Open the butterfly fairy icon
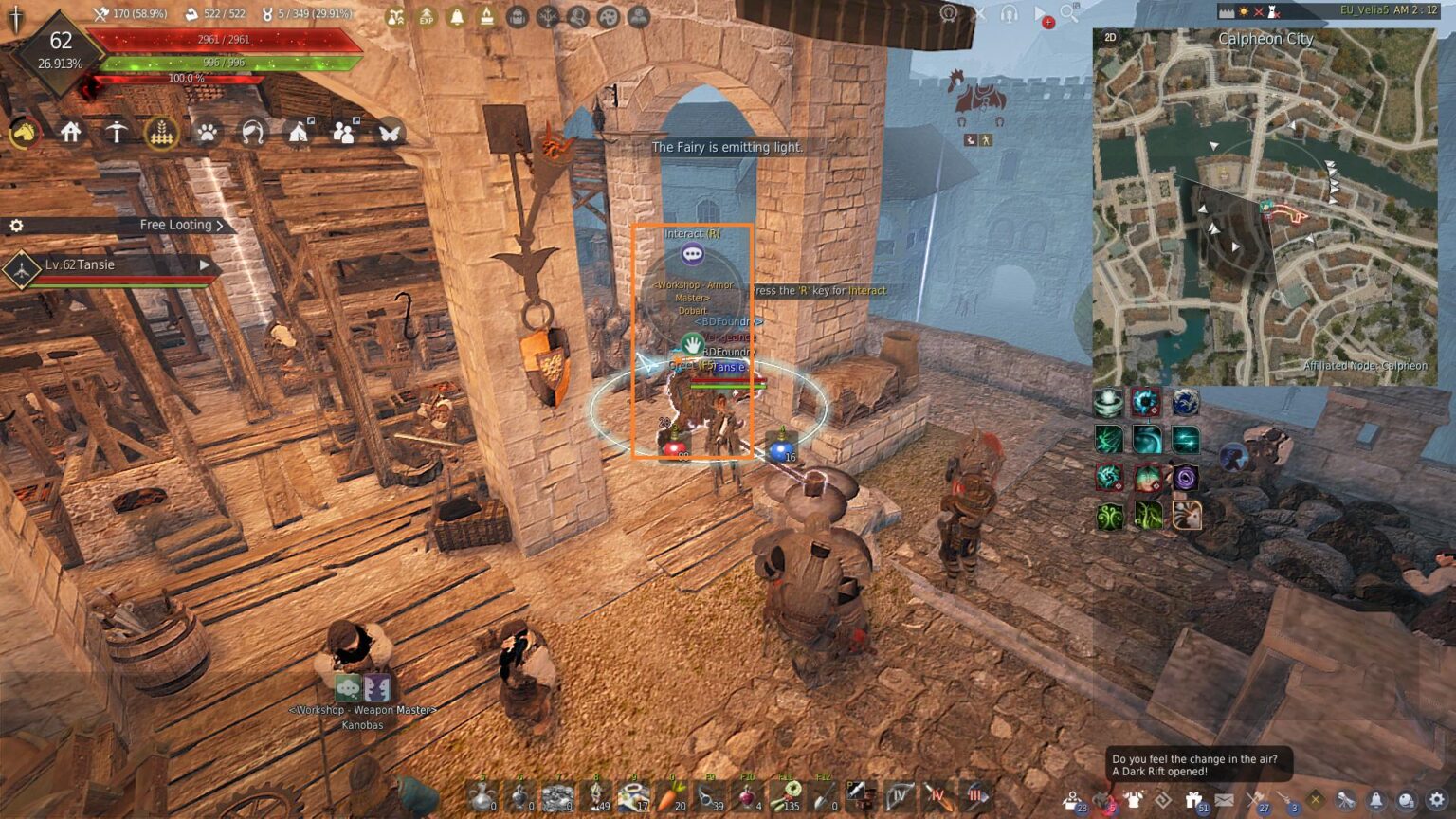This screenshot has width=1456, height=819. [389, 133]
